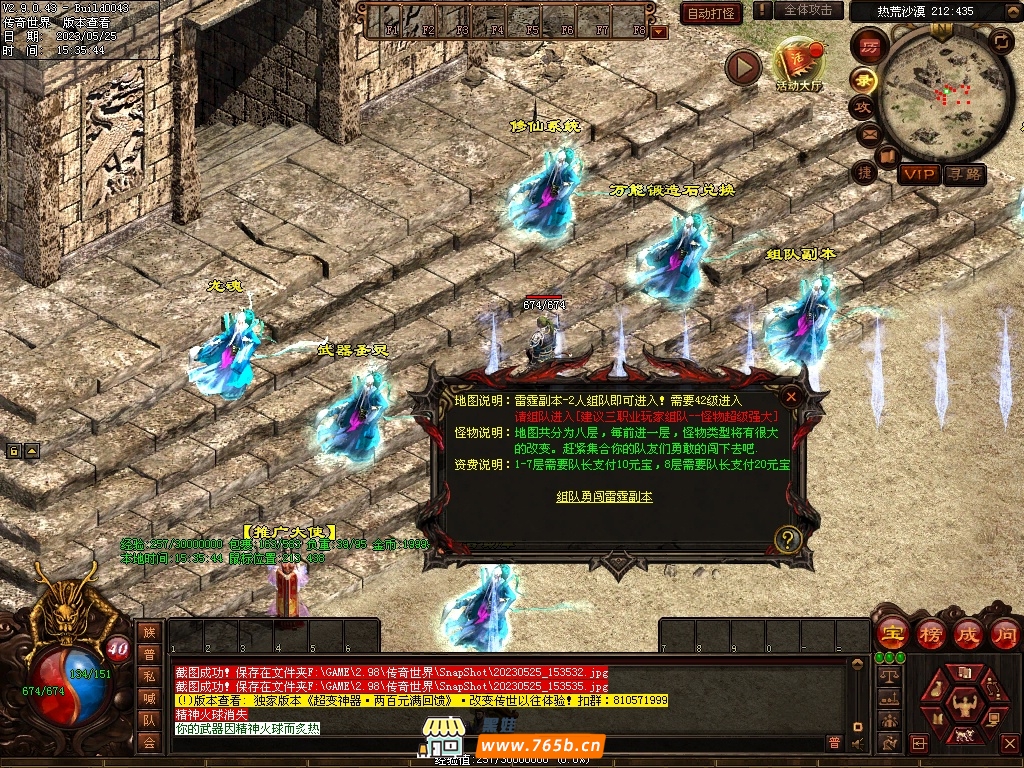1024x768 pixels.
Task: Open the mail envelope icon
Action: click(868, 133)
